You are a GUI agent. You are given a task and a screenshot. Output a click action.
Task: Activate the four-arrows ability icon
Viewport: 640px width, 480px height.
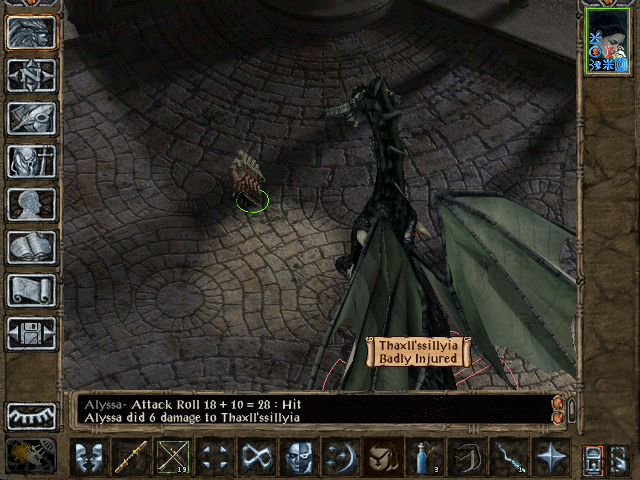pyautogui.click(x=214, y=457)
